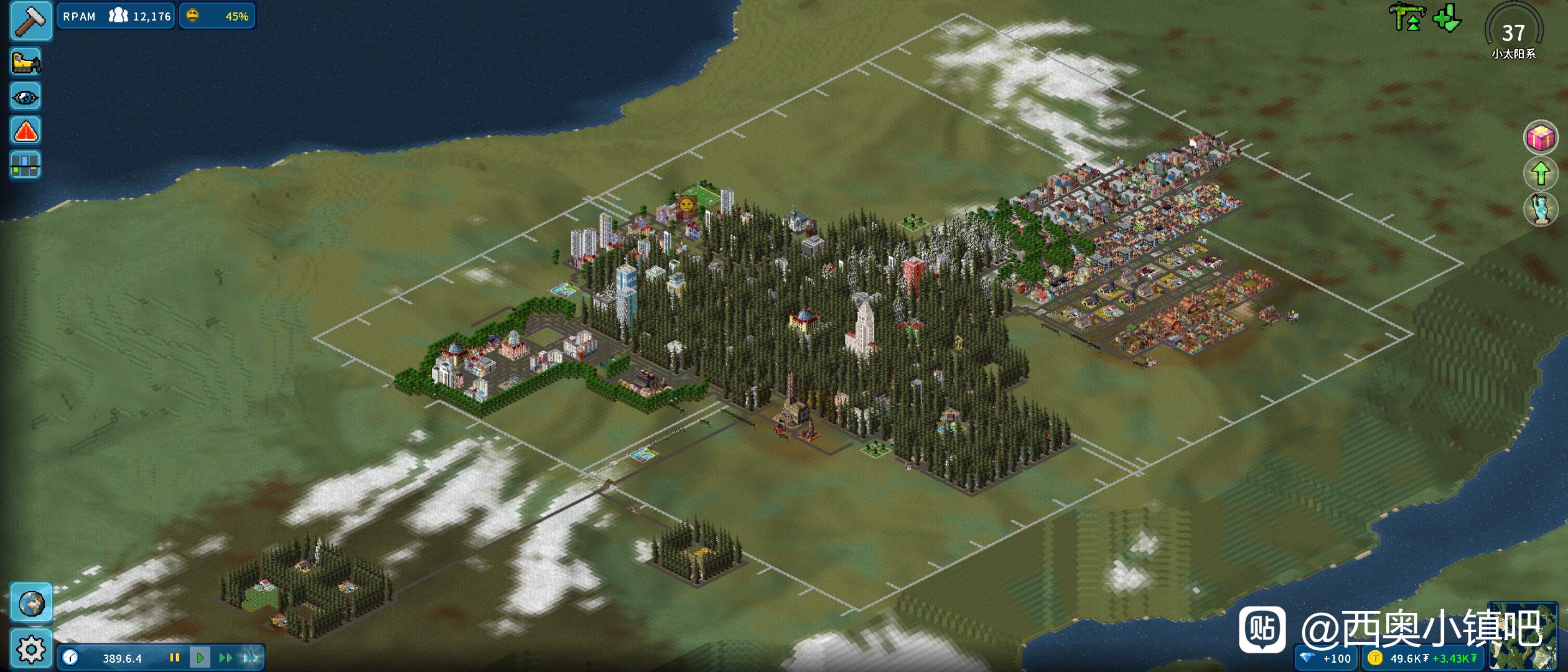Open the globe region view
The height and width of the screenshot is (672, 1568).
[30, 602]
